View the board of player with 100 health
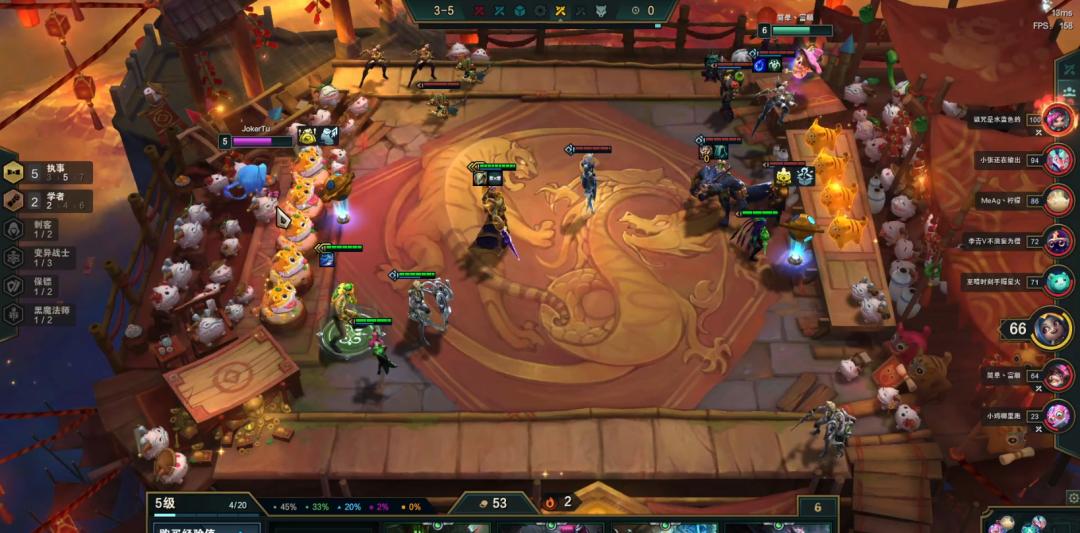 (x=1058, y=120)
